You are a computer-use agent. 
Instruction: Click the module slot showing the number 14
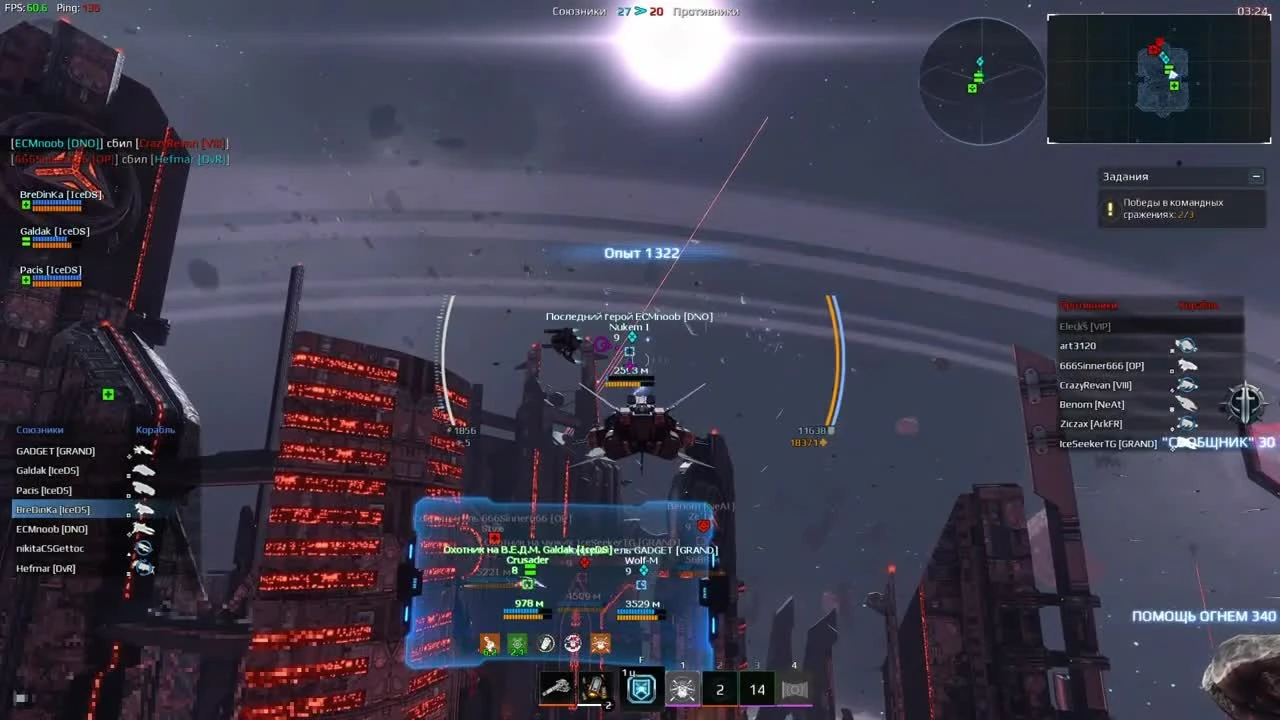[x=756, y=688]
